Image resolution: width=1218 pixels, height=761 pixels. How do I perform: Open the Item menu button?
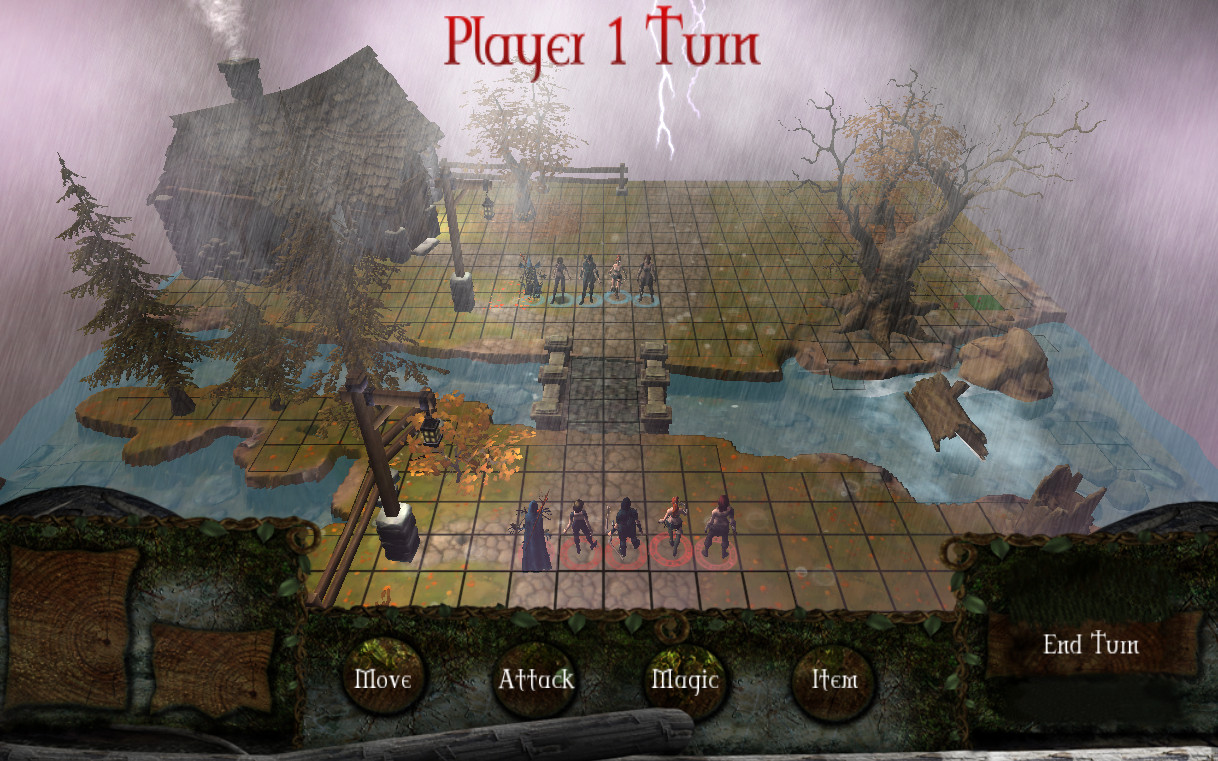pos(834,680)
